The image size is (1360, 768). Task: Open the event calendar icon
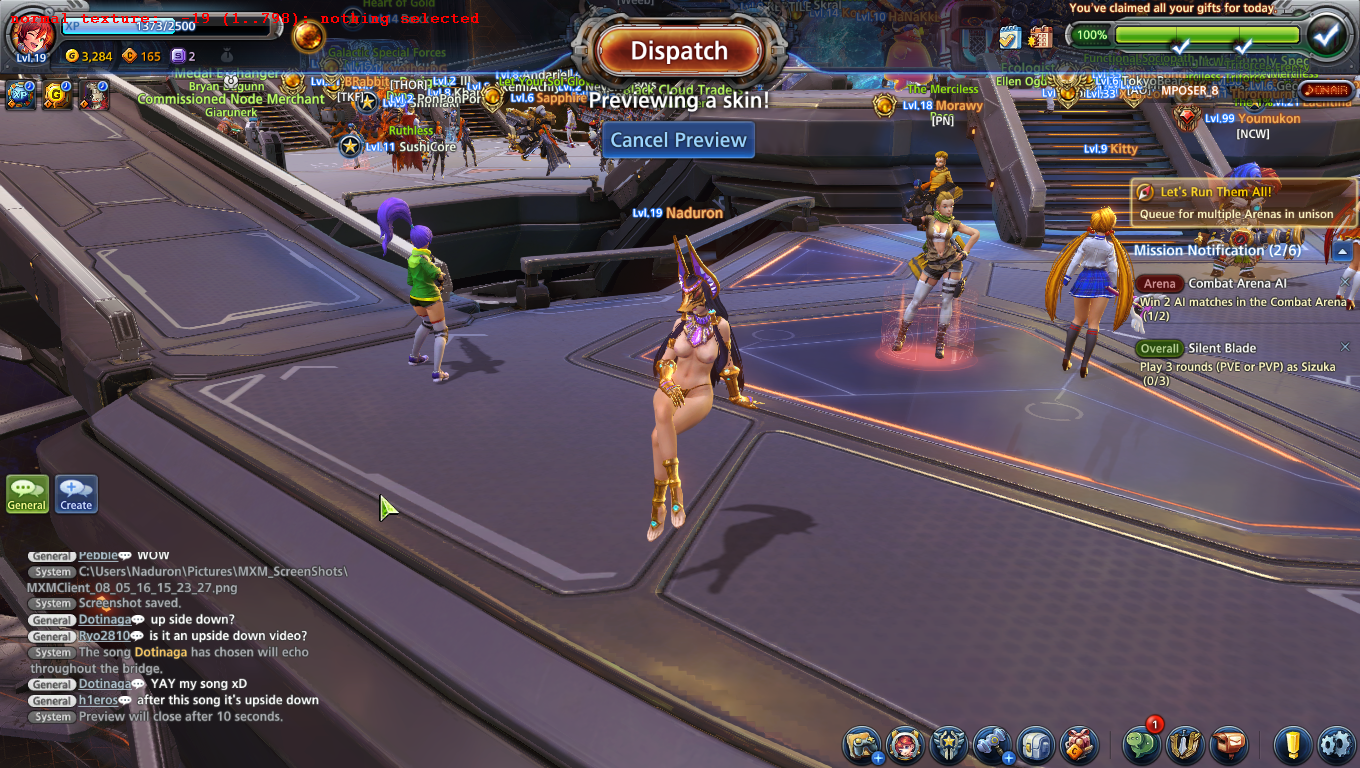click(1040, 37)
